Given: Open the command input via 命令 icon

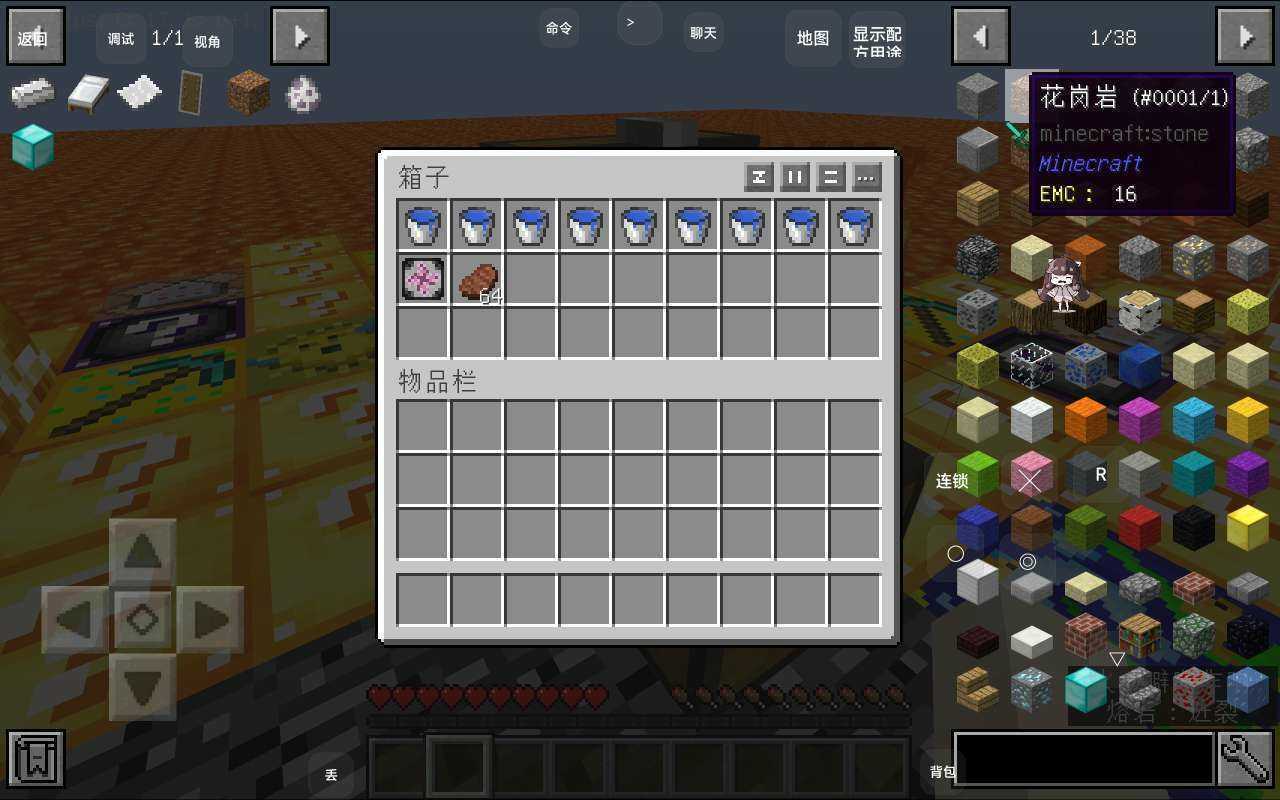Looking at the screenshot, I should (559, 28).
